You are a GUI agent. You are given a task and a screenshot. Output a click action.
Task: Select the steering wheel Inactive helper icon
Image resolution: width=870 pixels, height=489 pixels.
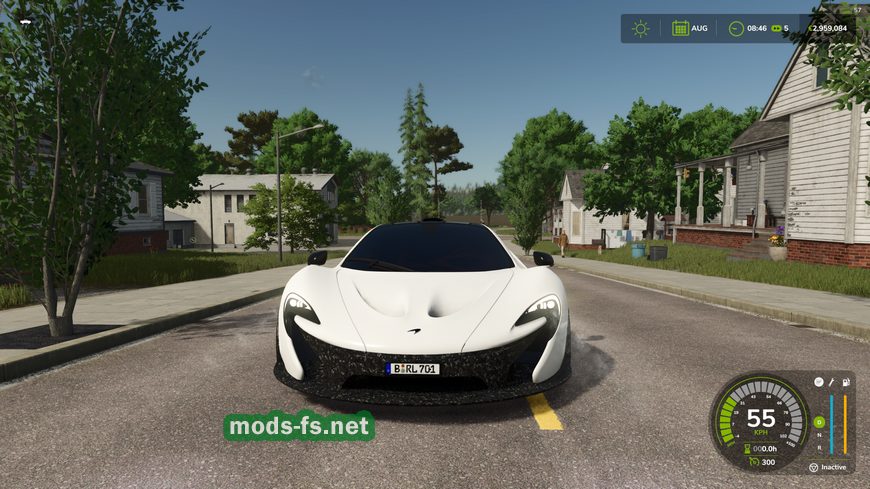point(813,467)
